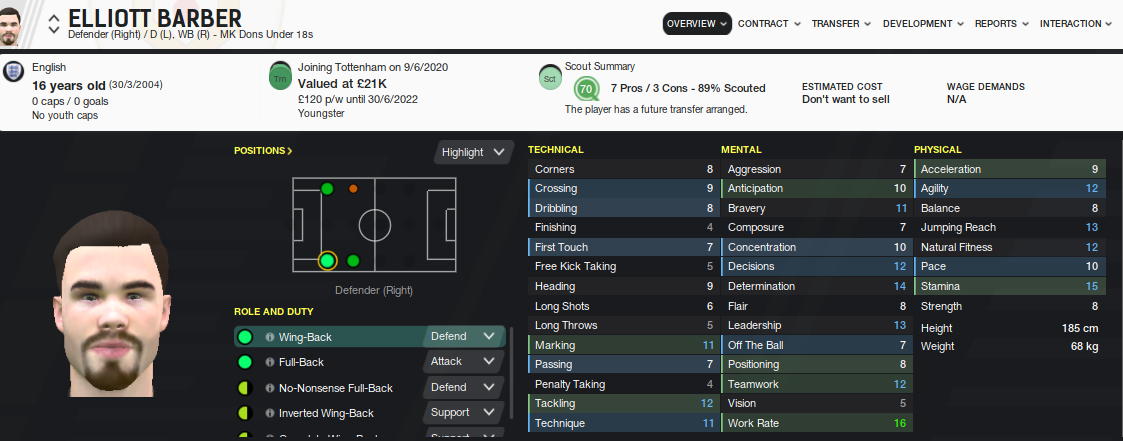Open the Development menu
This screenshot has height=441, width=1123.
[x=923, y=23]
